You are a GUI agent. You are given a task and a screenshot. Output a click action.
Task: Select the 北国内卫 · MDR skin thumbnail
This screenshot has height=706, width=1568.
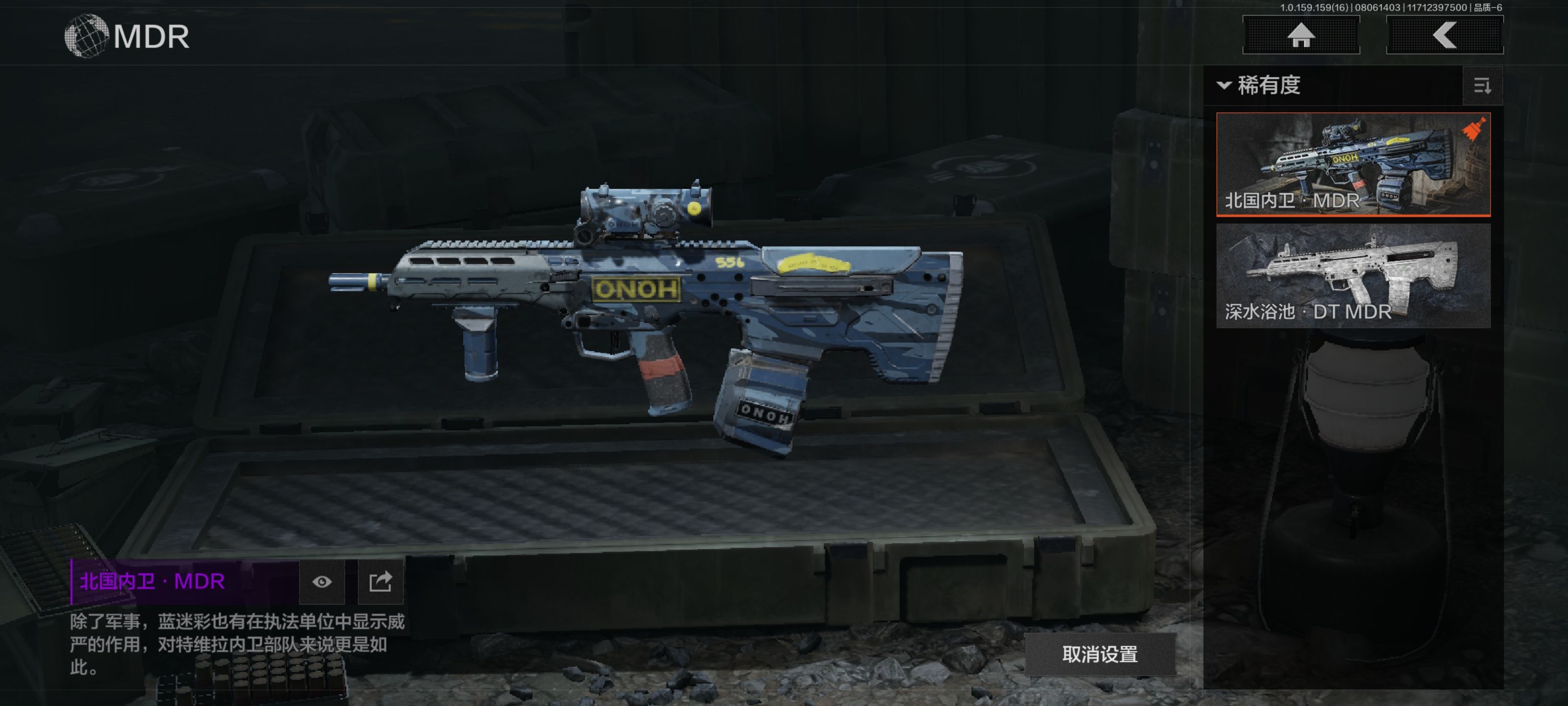click(1353, 163)
